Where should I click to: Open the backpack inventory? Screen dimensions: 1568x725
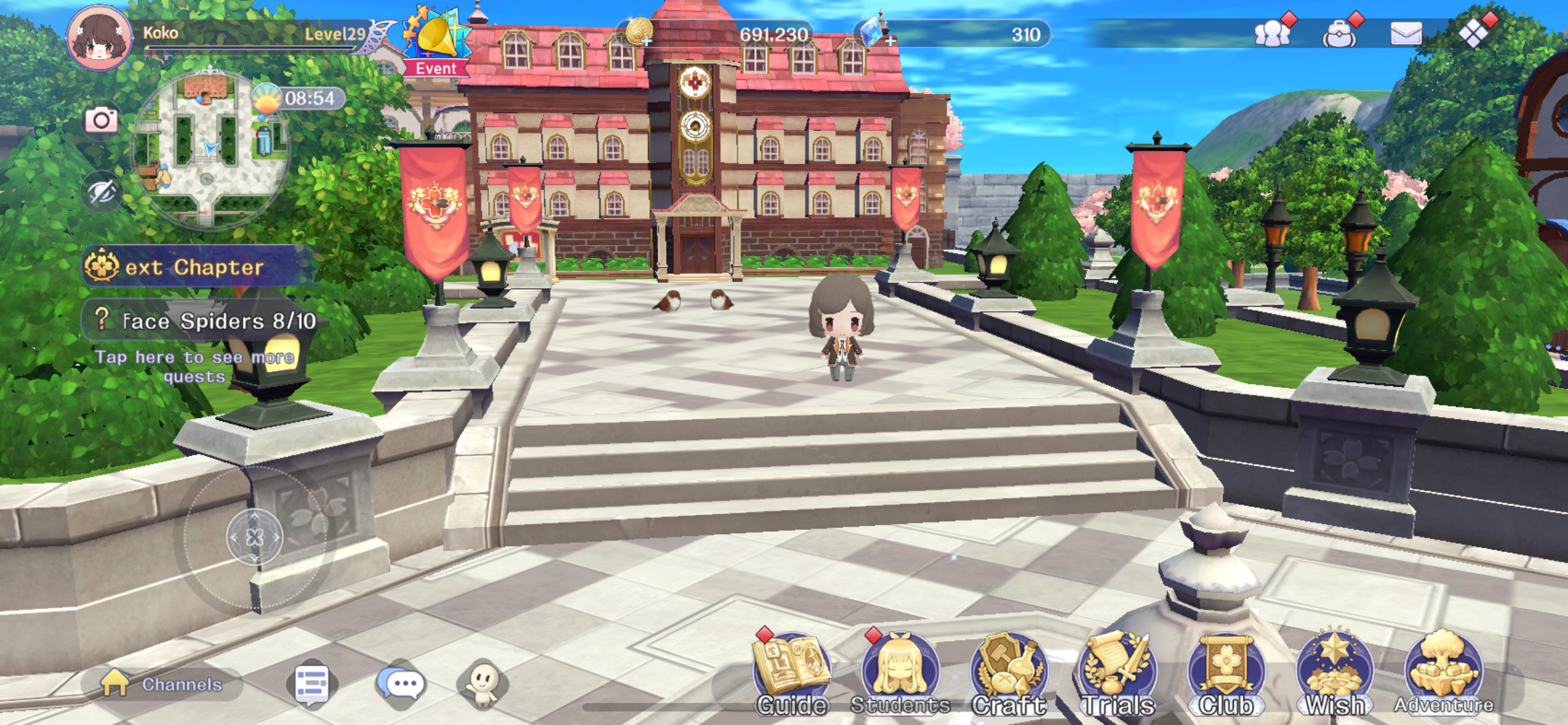1339,34
